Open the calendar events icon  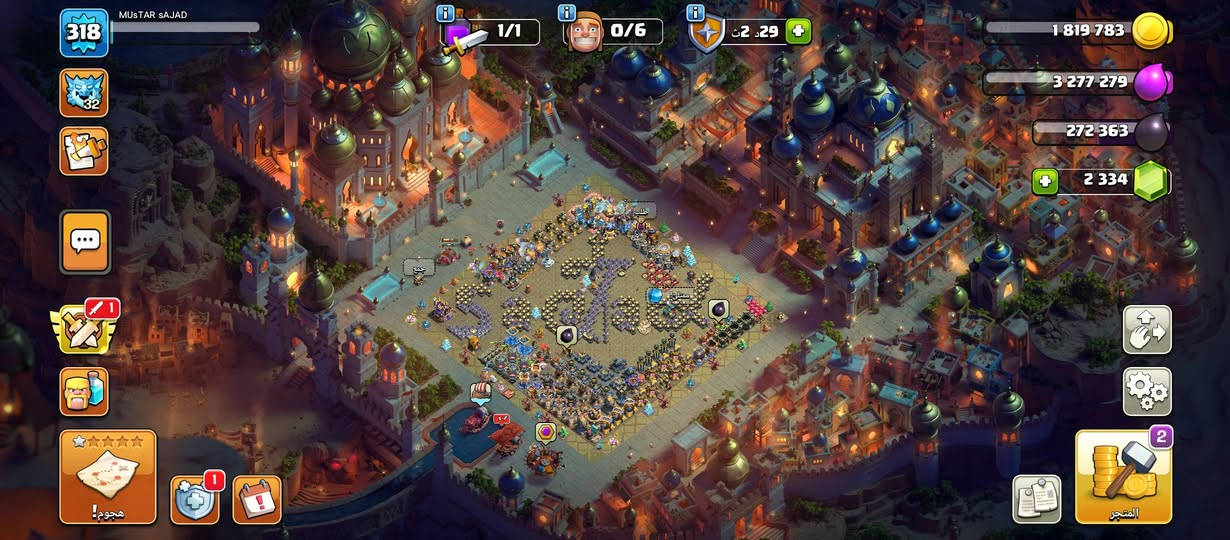[x=256, y=498]
